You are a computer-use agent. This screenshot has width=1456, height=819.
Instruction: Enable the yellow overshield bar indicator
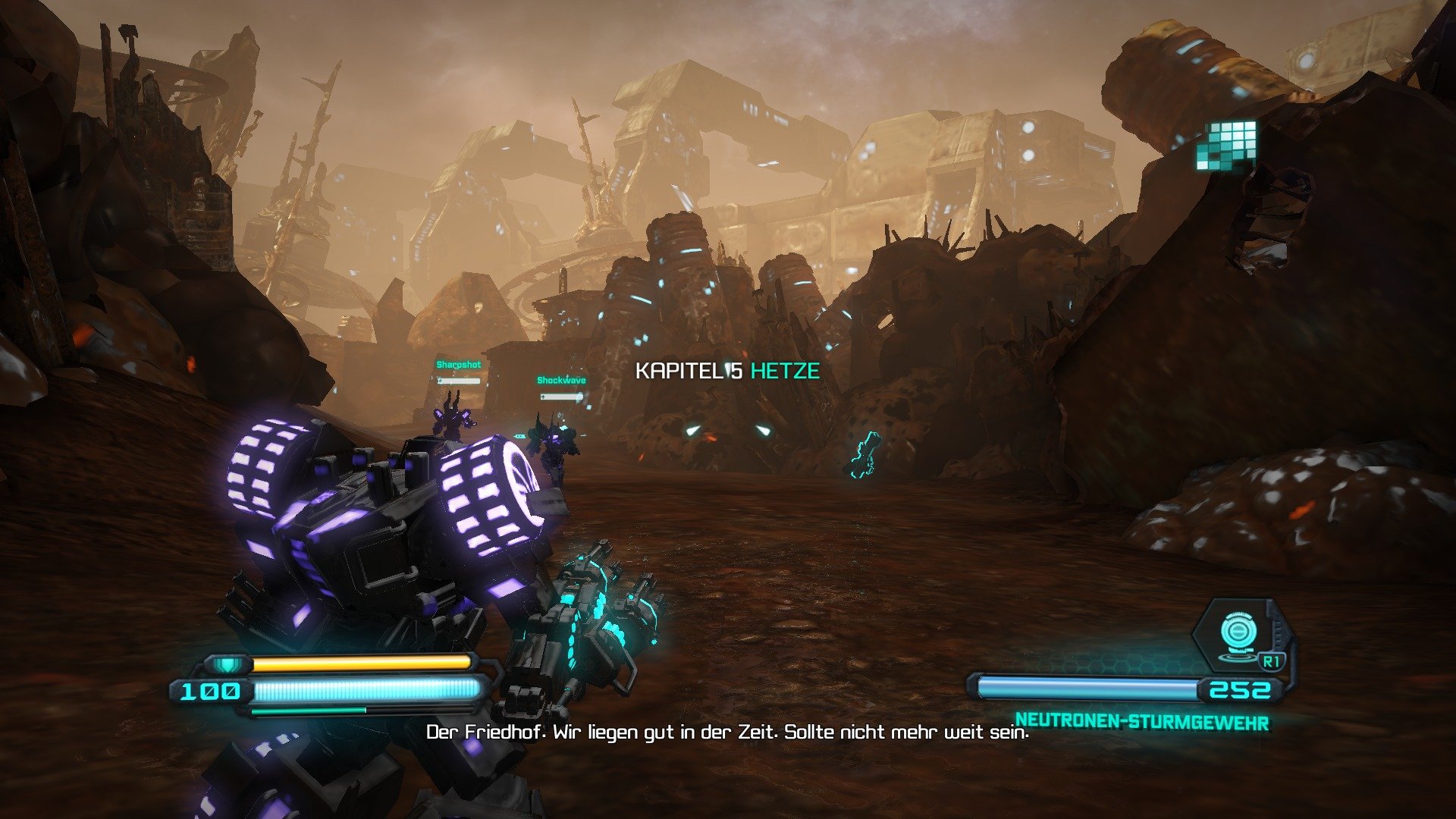tap(364, 661)
